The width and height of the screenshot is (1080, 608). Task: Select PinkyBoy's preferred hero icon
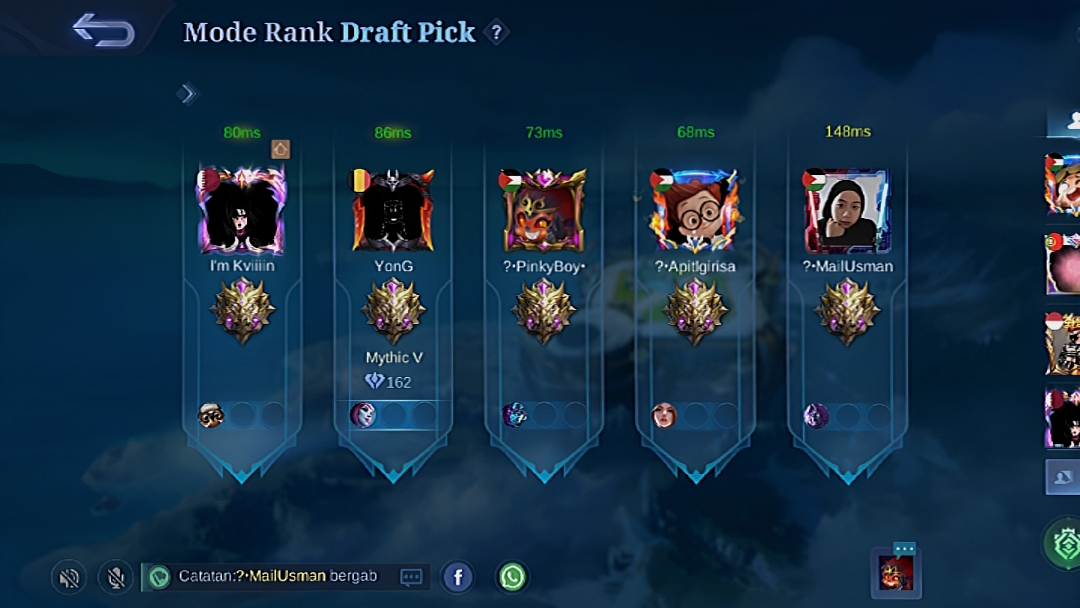point(513,415)
